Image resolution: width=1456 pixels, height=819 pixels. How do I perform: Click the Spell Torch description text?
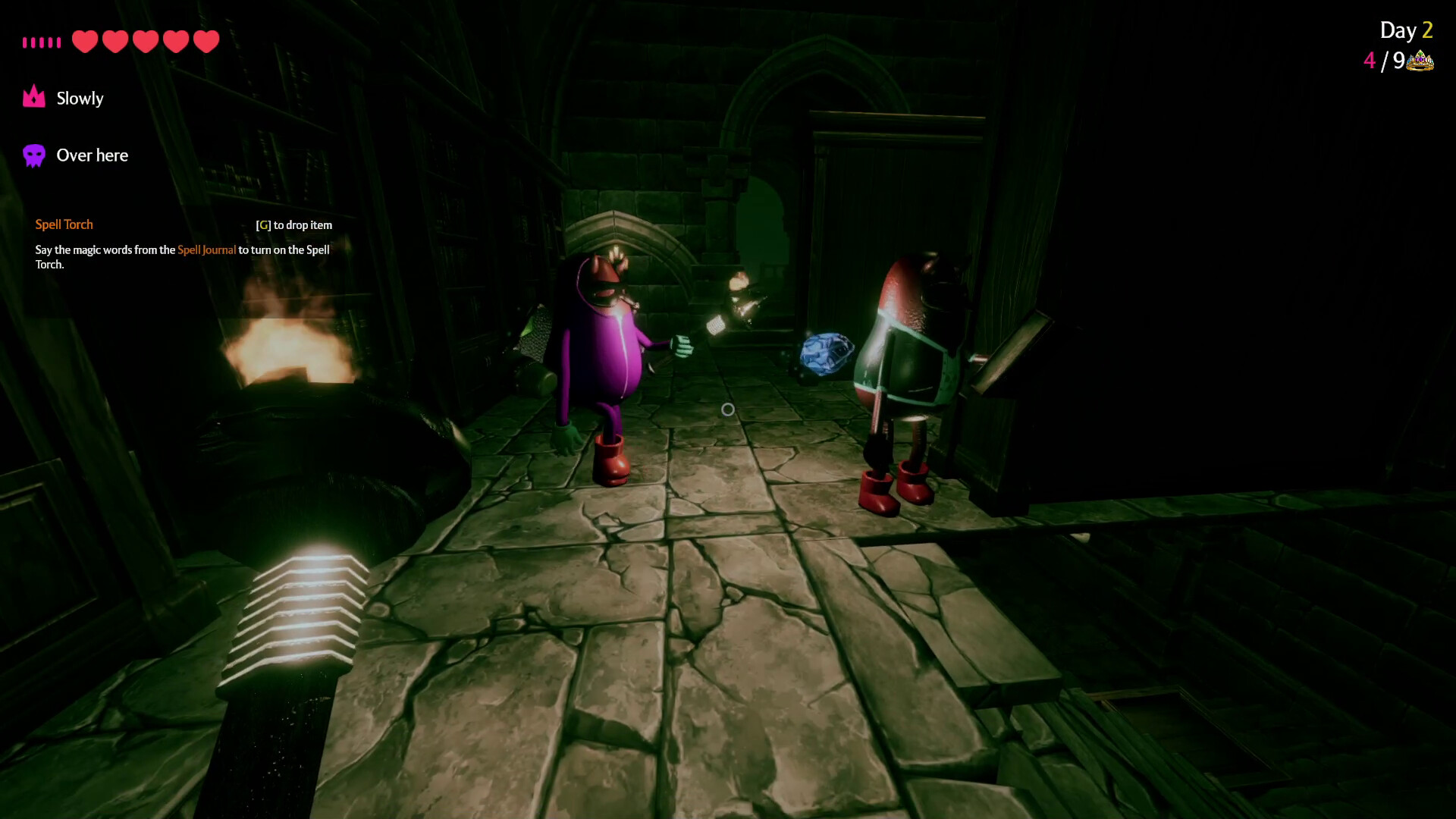click(181, 257)
